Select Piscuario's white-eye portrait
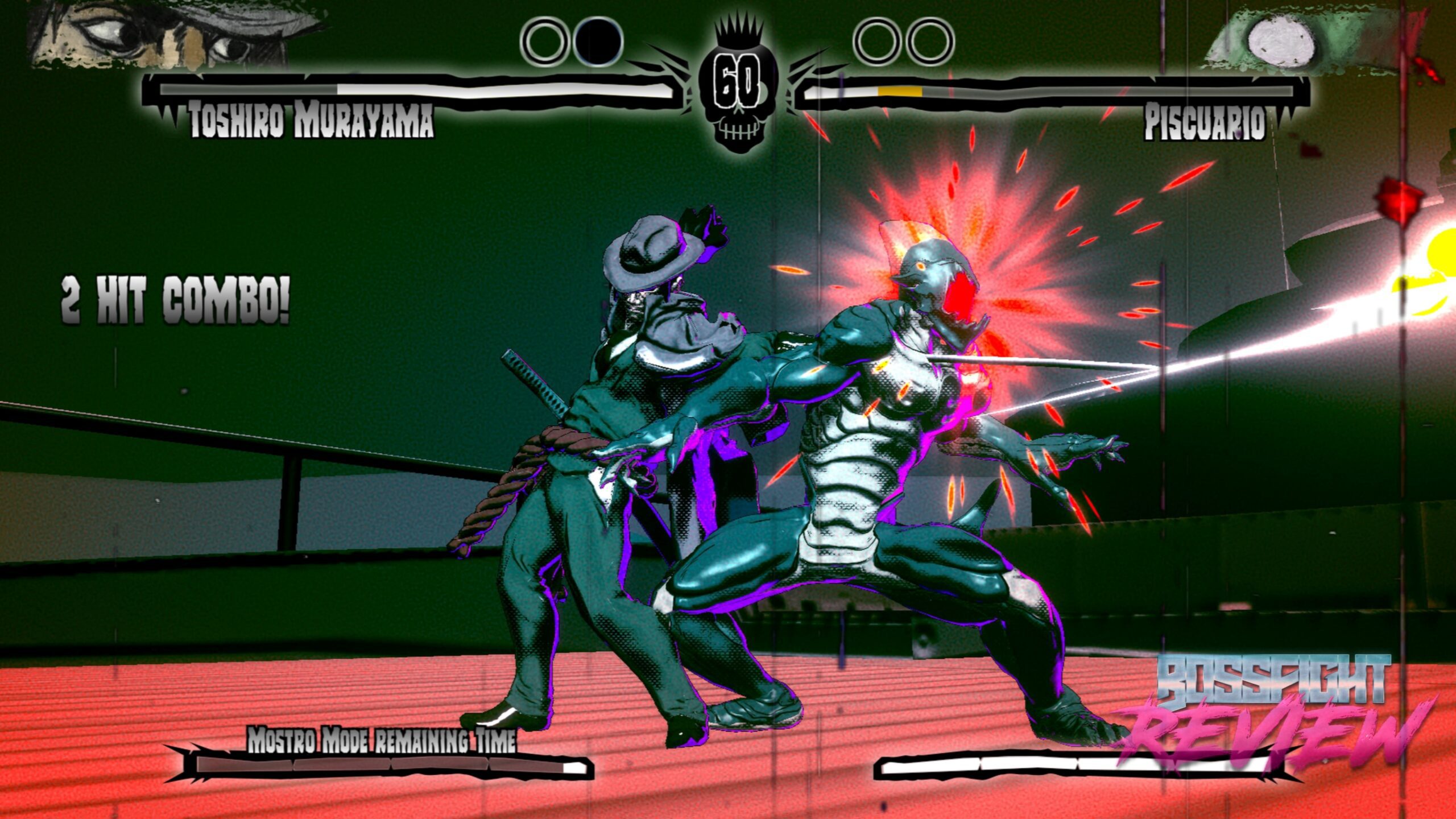This screenshot has height=819, width=1456. [x=1280, y=41]
